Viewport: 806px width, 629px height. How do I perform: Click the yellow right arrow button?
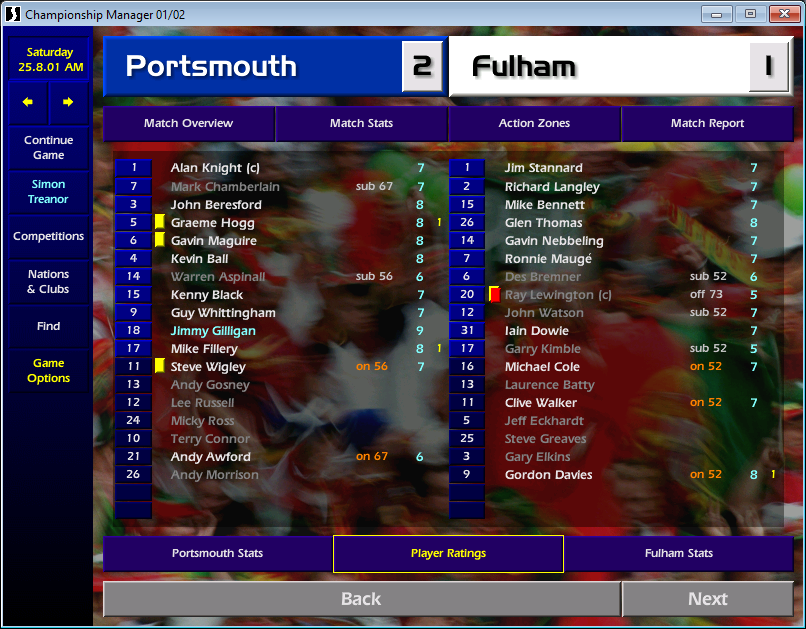click(68, 102)
